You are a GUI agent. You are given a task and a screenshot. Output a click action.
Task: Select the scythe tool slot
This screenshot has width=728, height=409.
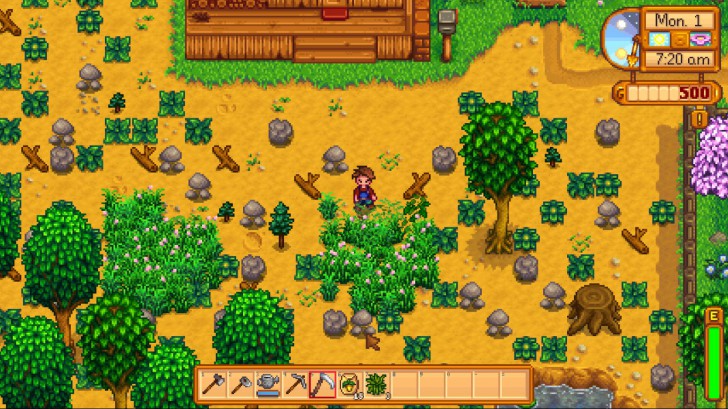pos(322,383)
